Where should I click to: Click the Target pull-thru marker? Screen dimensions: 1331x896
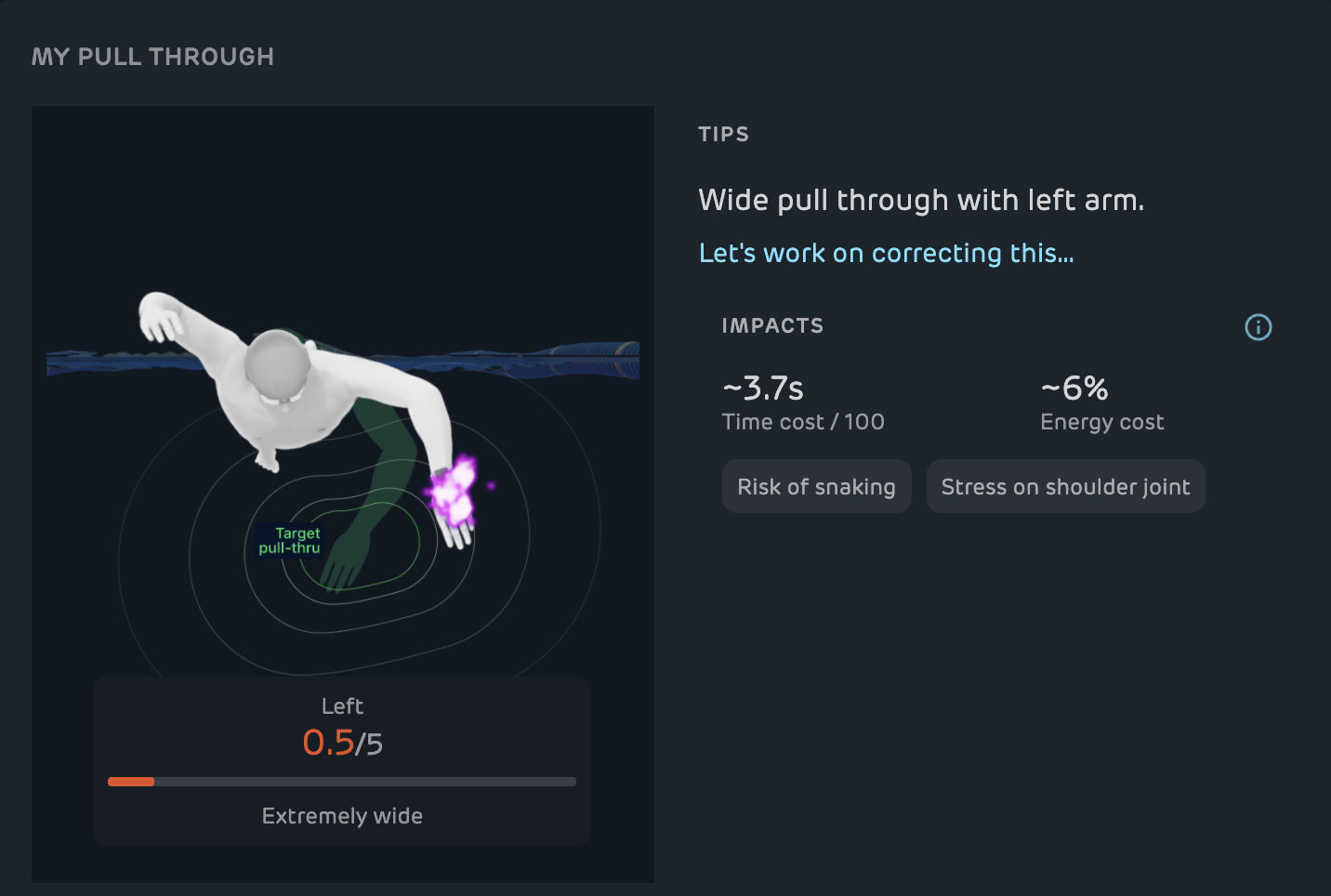pos(291,541)
